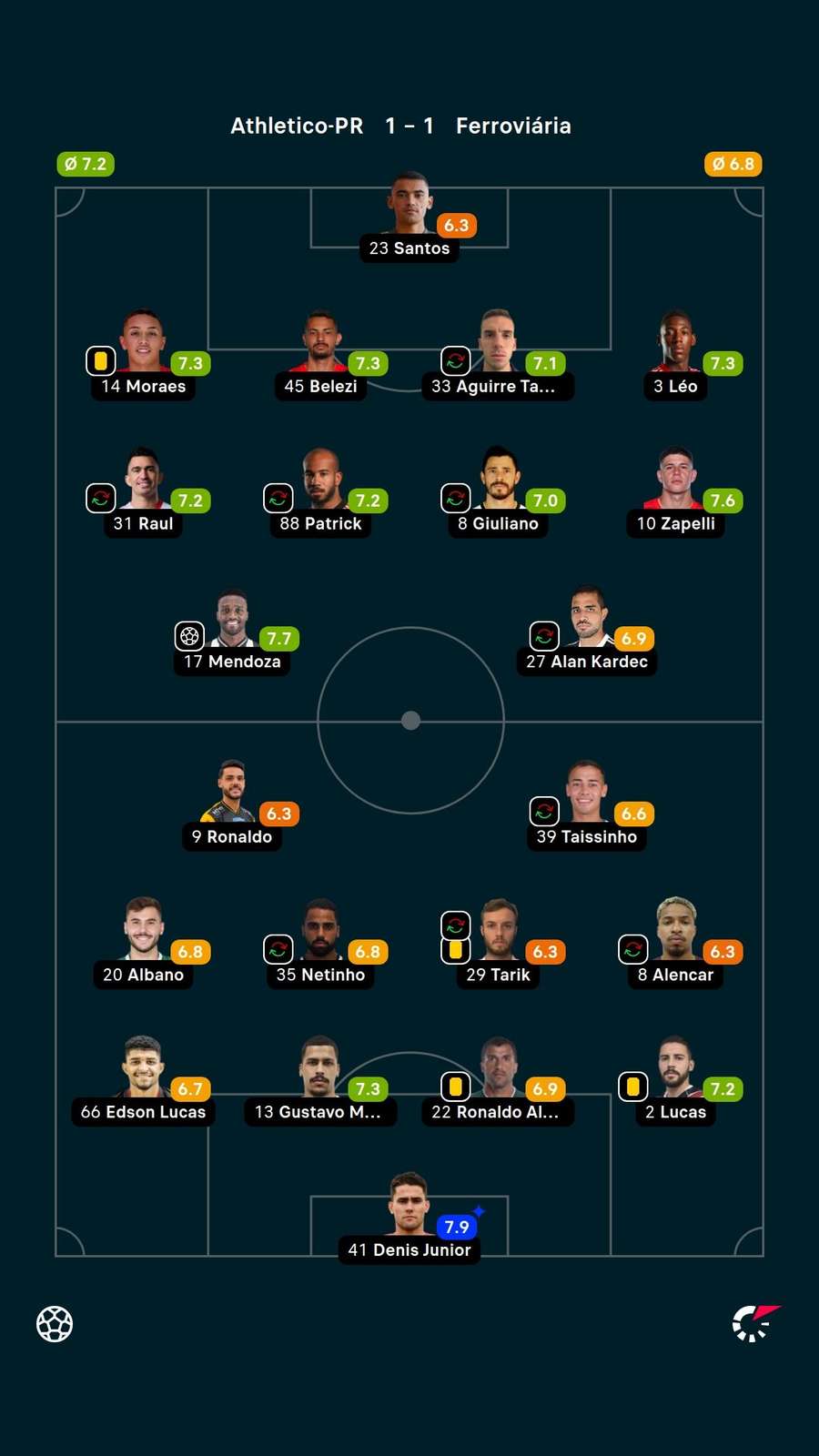
Task: Select midfielder 31 Raul
Action: (x=143, y=480)
